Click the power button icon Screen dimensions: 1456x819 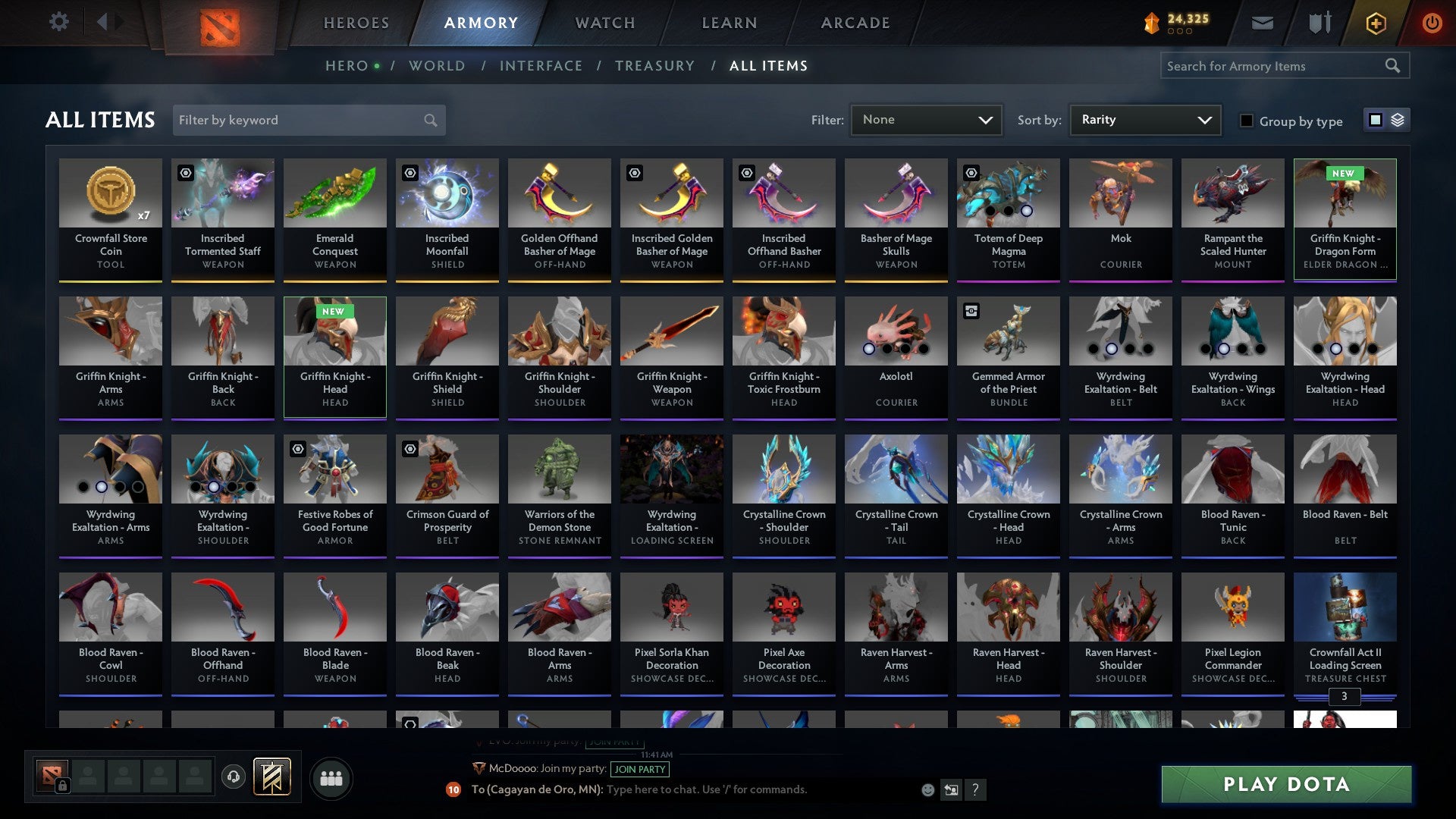click(1432, 23)
